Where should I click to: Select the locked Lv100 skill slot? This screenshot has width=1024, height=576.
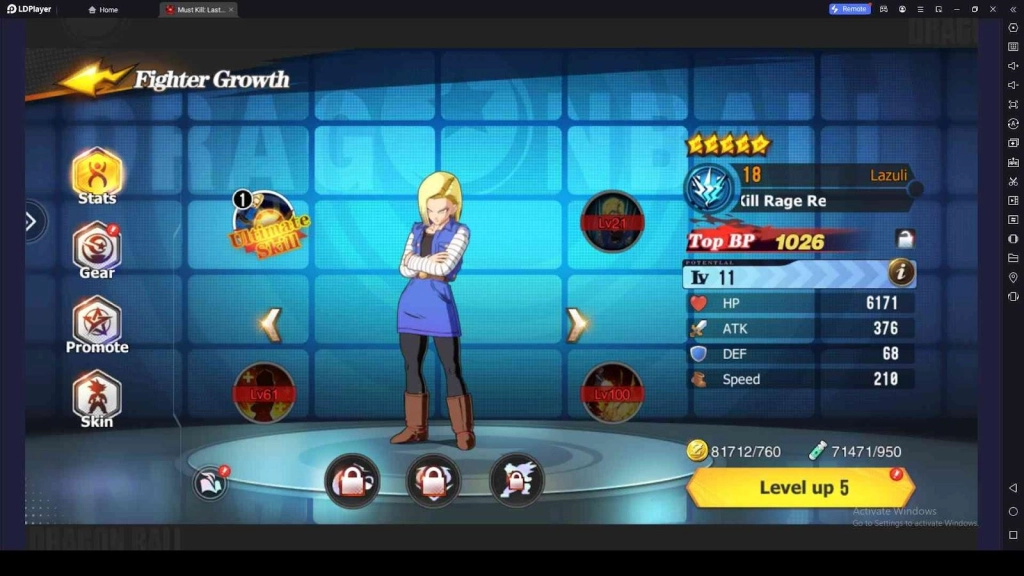pyautogui.click(x=612, y=392)
